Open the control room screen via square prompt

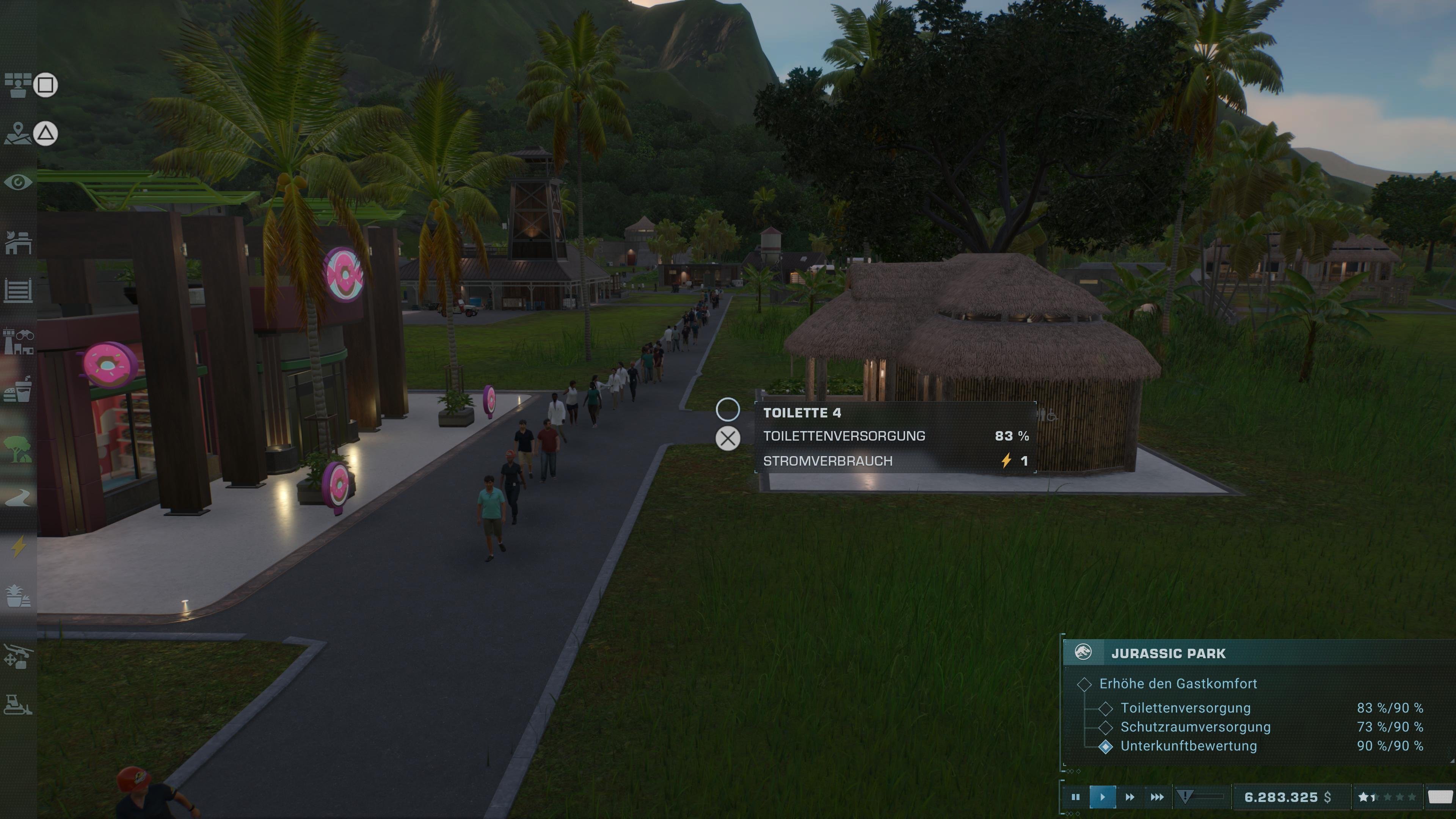tap(46, 85)
